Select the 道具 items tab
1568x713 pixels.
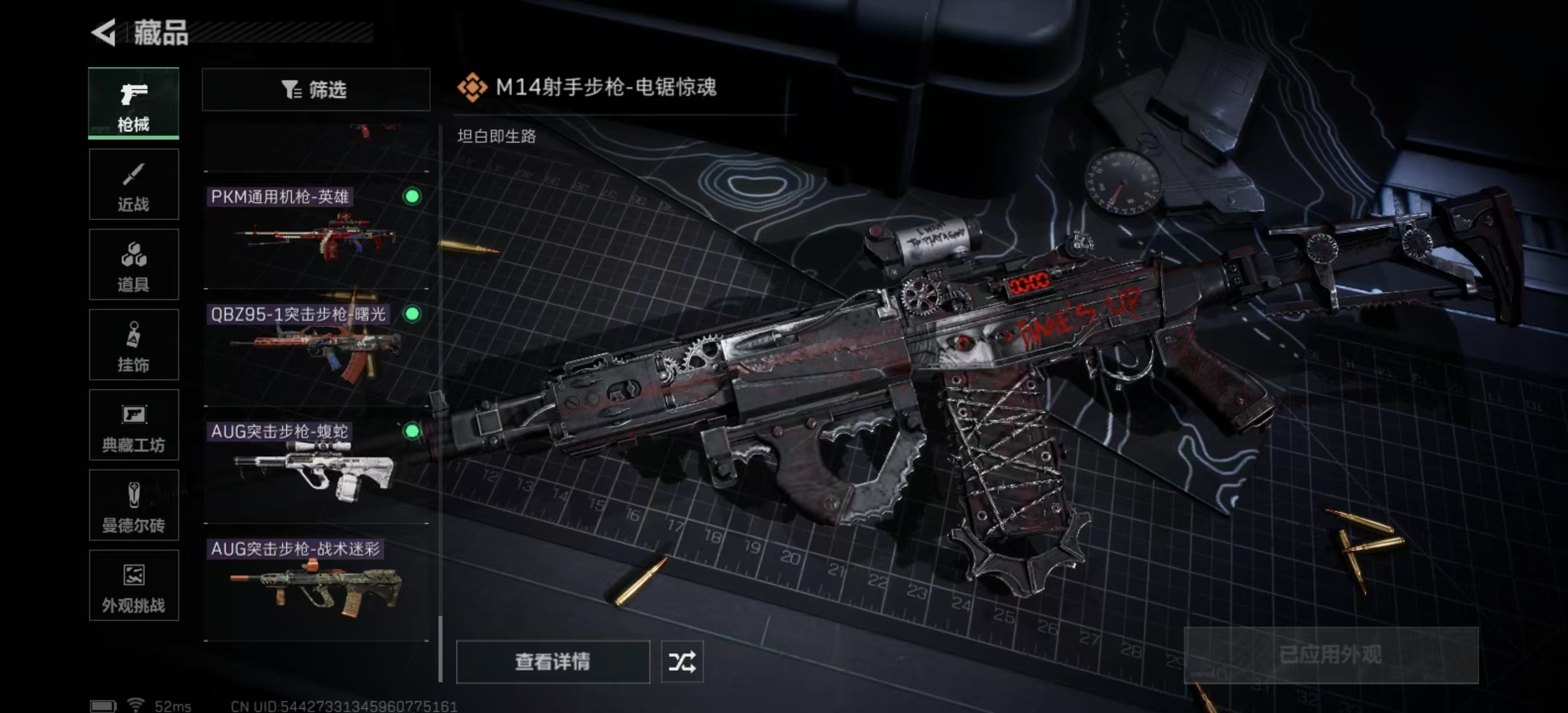(133, 265)
